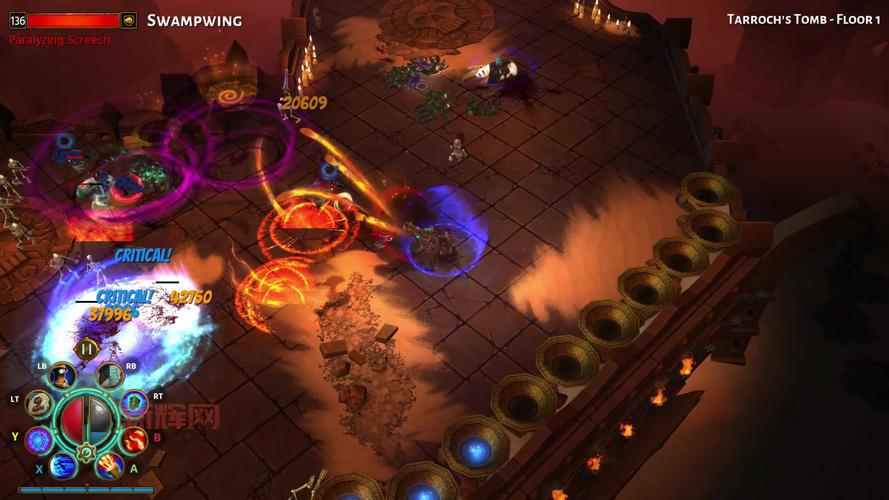Select the white beast pet skill by LT
The height and width of the screenshot is (500, 889).
pyautogui.click(x=39, y=404)
